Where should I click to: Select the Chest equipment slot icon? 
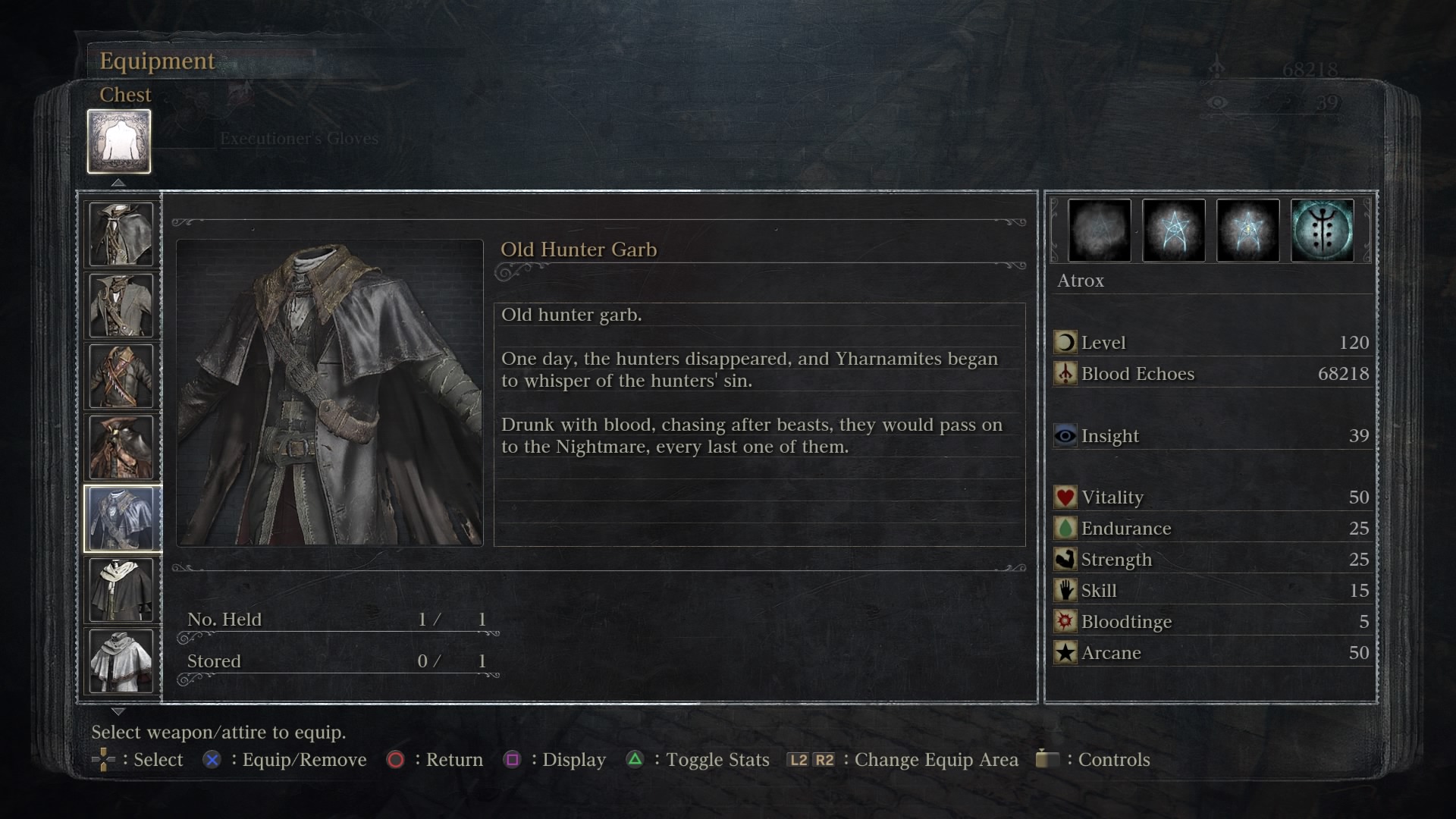pos(119,141)
